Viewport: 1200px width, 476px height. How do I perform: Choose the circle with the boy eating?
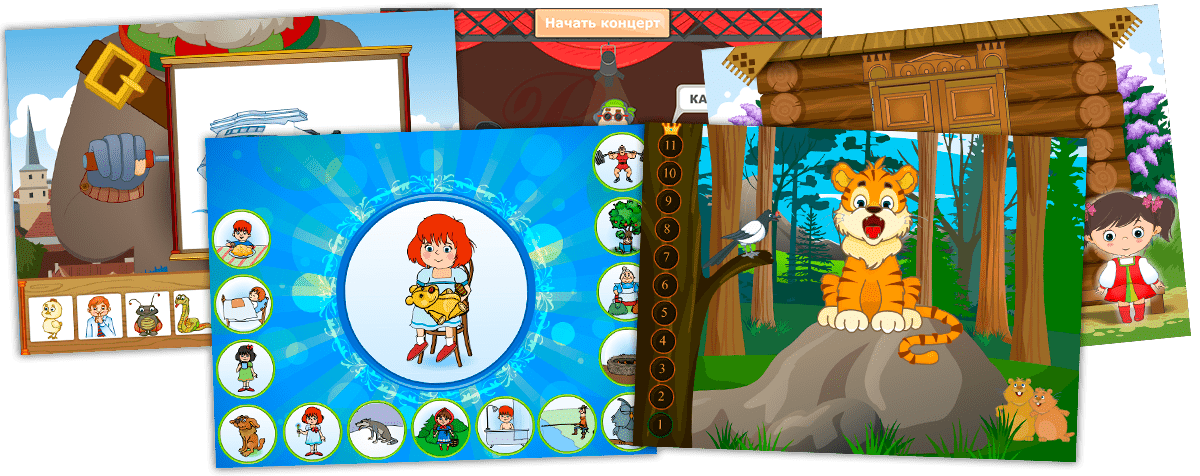click(240, 237)
